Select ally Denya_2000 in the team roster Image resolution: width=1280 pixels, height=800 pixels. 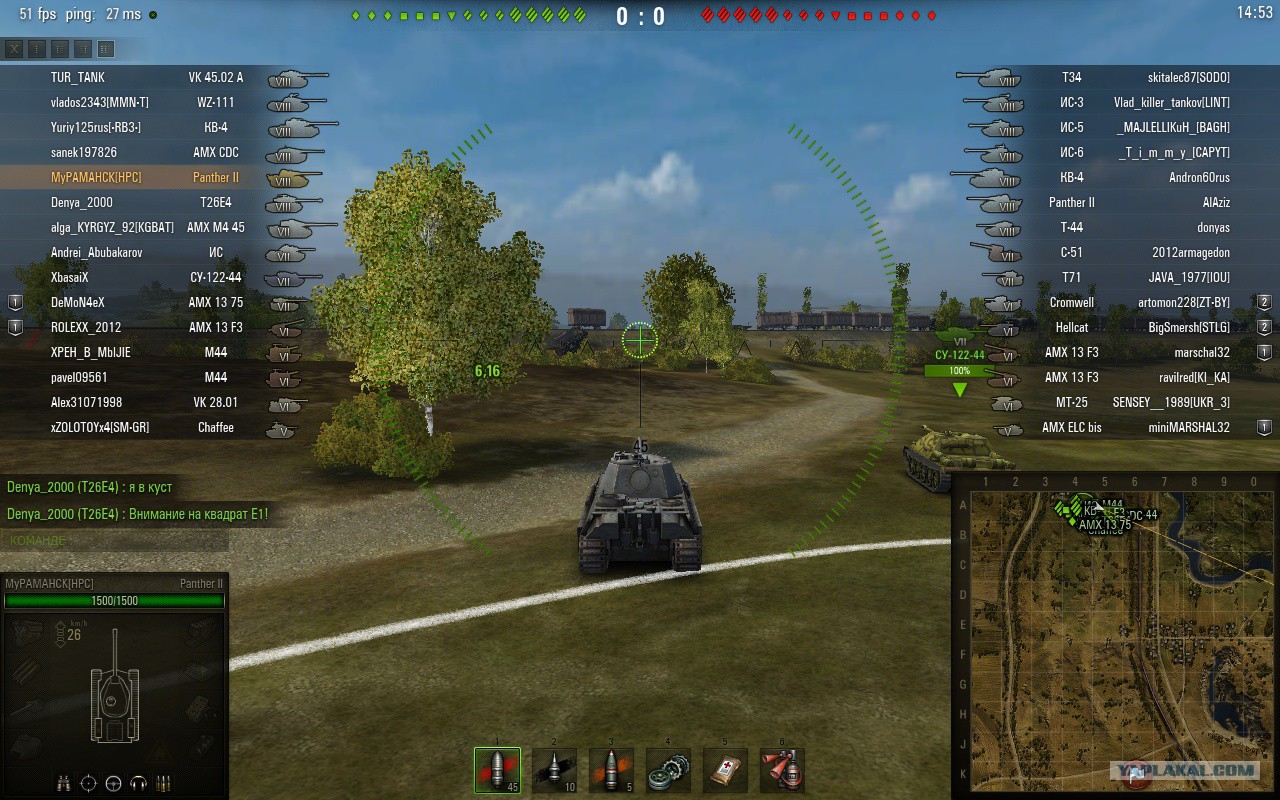pos(82,202)
